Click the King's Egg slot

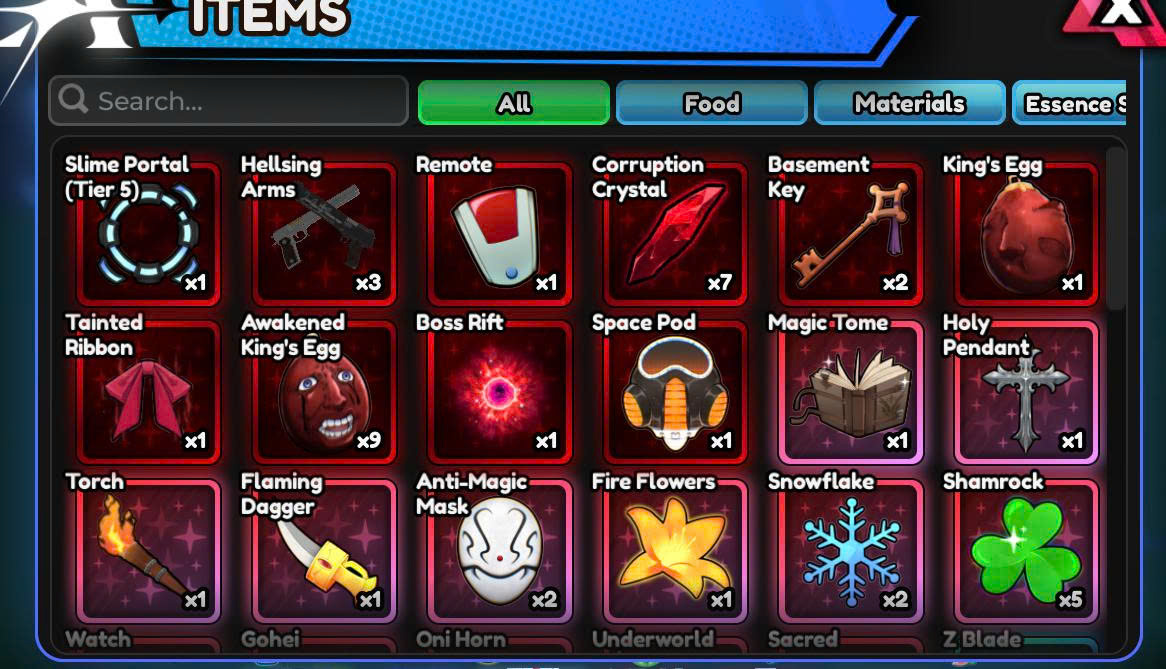point(1025,234)
